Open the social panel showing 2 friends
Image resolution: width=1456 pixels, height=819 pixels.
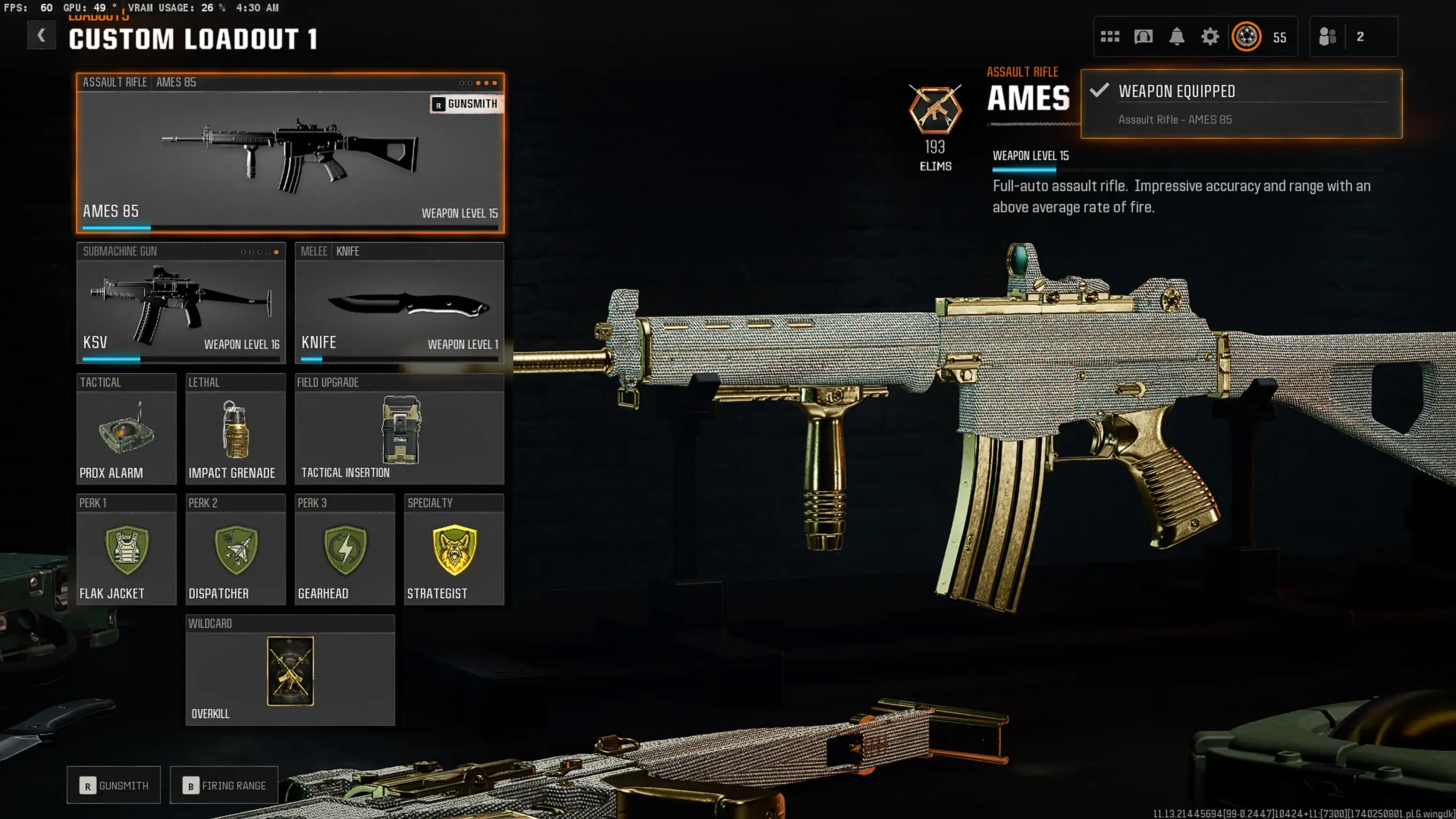pos(1328,36)
